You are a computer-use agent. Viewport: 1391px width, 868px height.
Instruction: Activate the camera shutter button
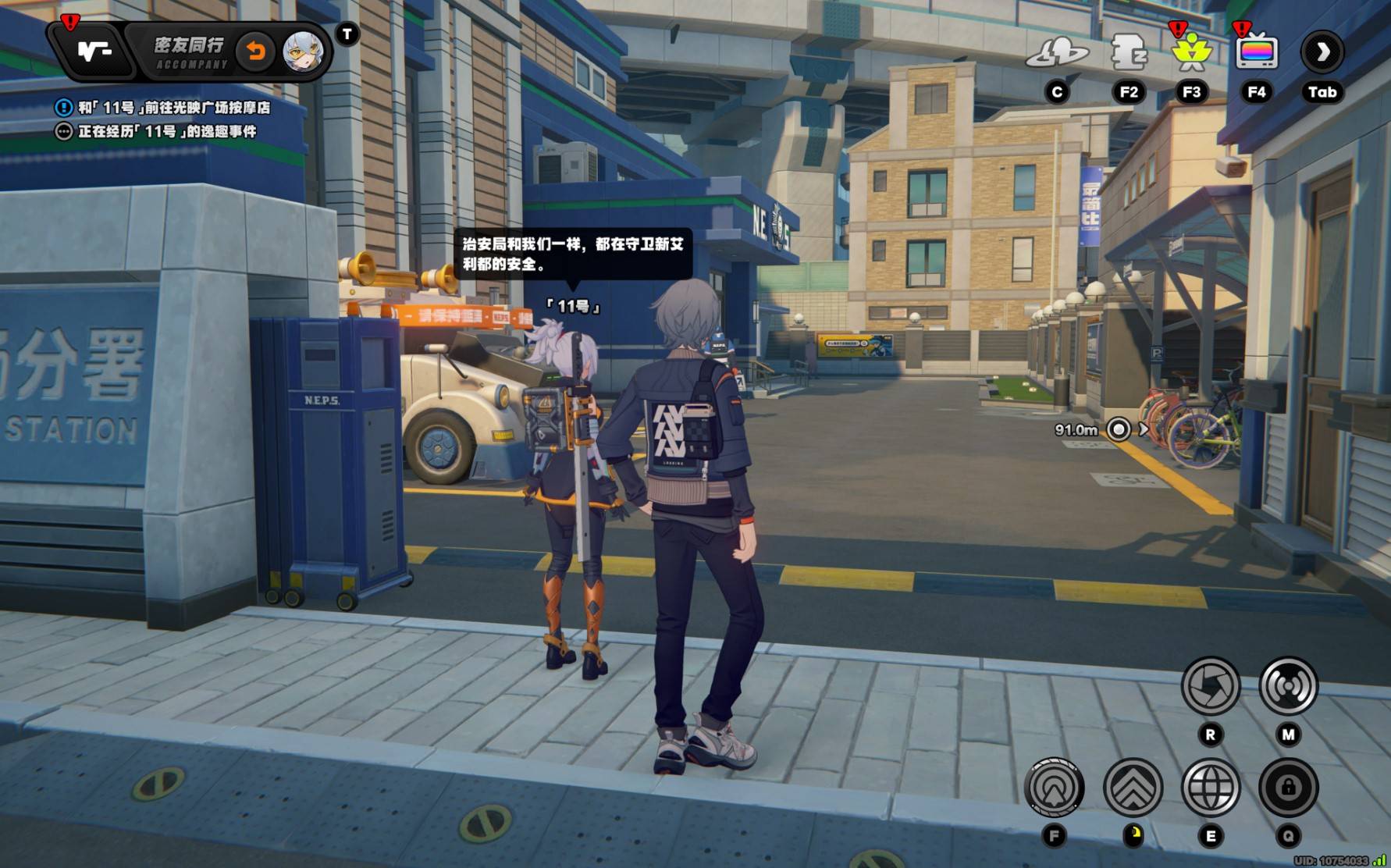coord(1211,686)
